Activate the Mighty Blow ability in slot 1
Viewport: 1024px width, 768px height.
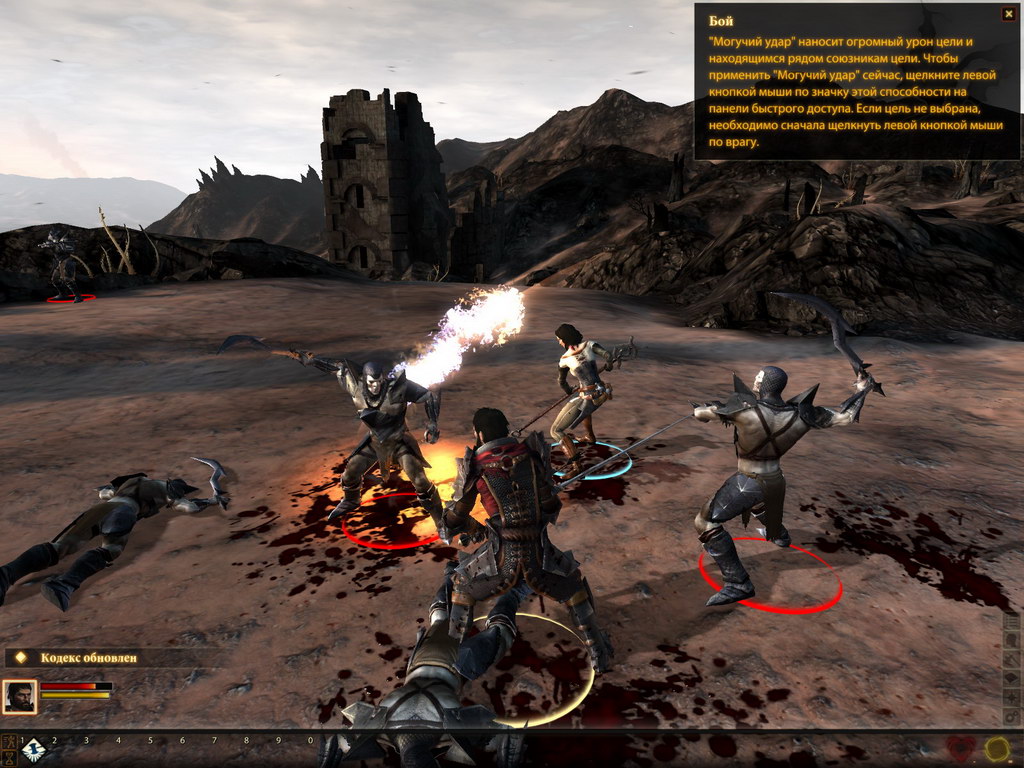coord(34,751)
